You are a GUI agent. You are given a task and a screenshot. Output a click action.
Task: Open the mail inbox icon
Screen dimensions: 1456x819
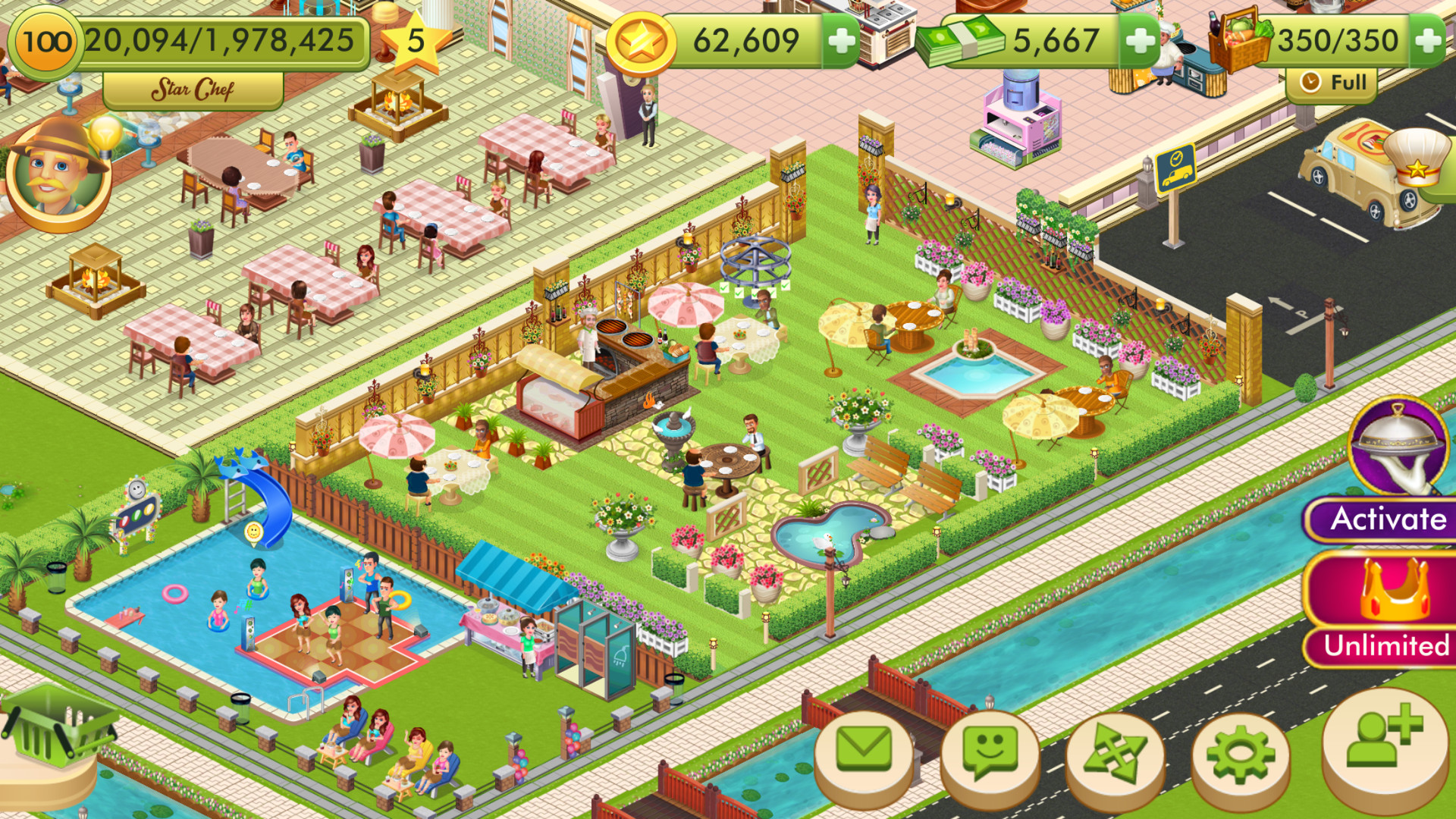(863, 749)
